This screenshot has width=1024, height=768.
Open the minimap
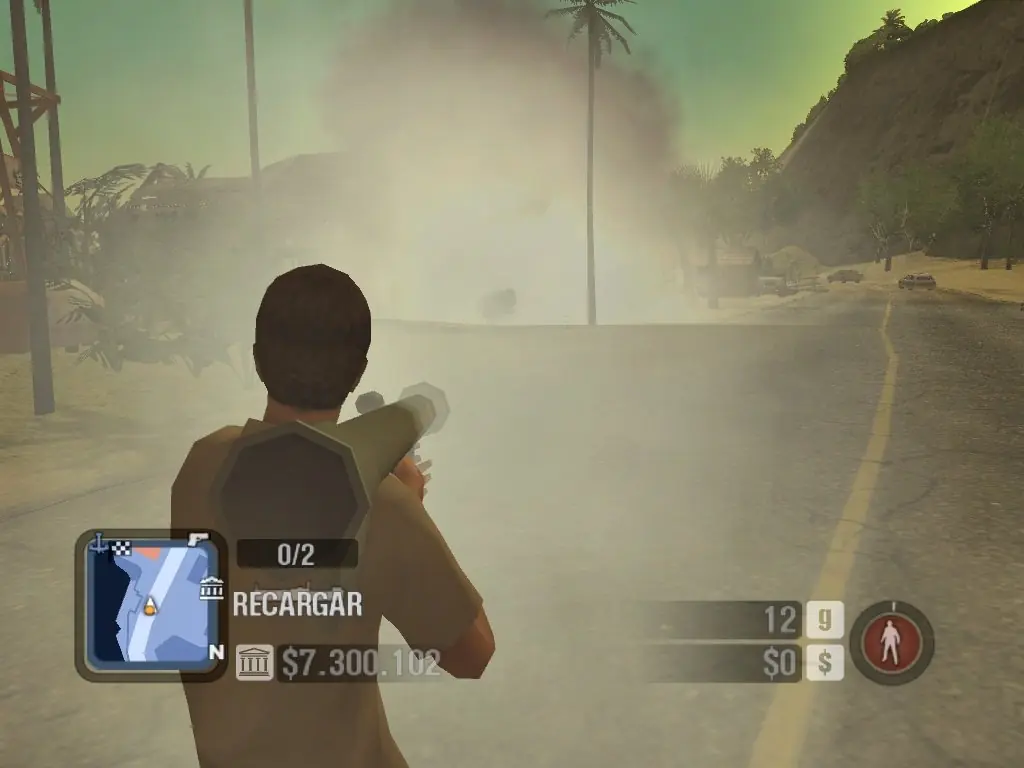[150, 604]
